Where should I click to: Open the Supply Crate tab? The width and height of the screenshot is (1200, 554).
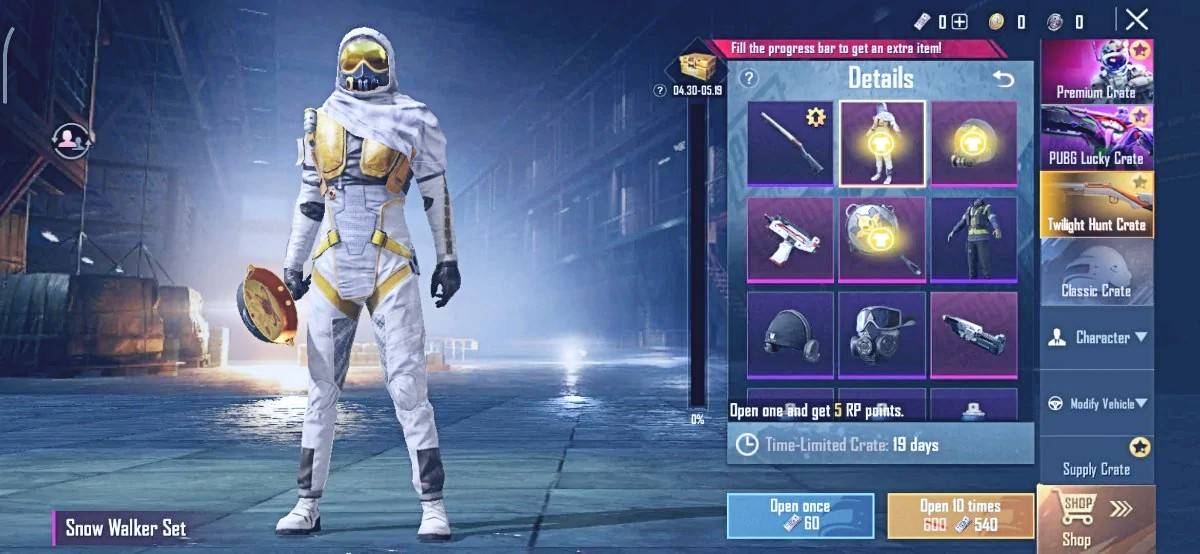1096,461
